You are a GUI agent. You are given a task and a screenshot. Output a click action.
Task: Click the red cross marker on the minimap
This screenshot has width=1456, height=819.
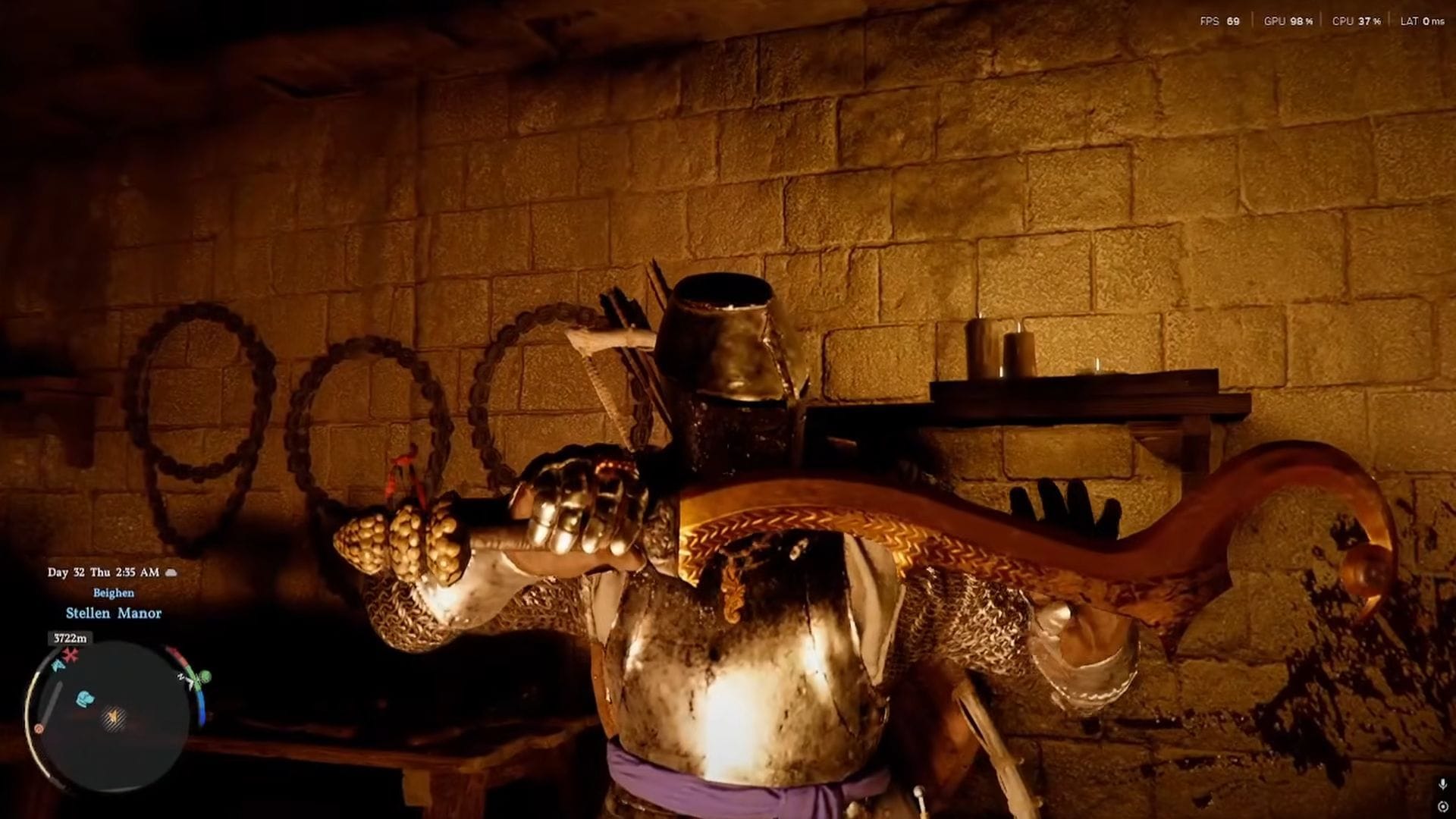coord(71,654)
